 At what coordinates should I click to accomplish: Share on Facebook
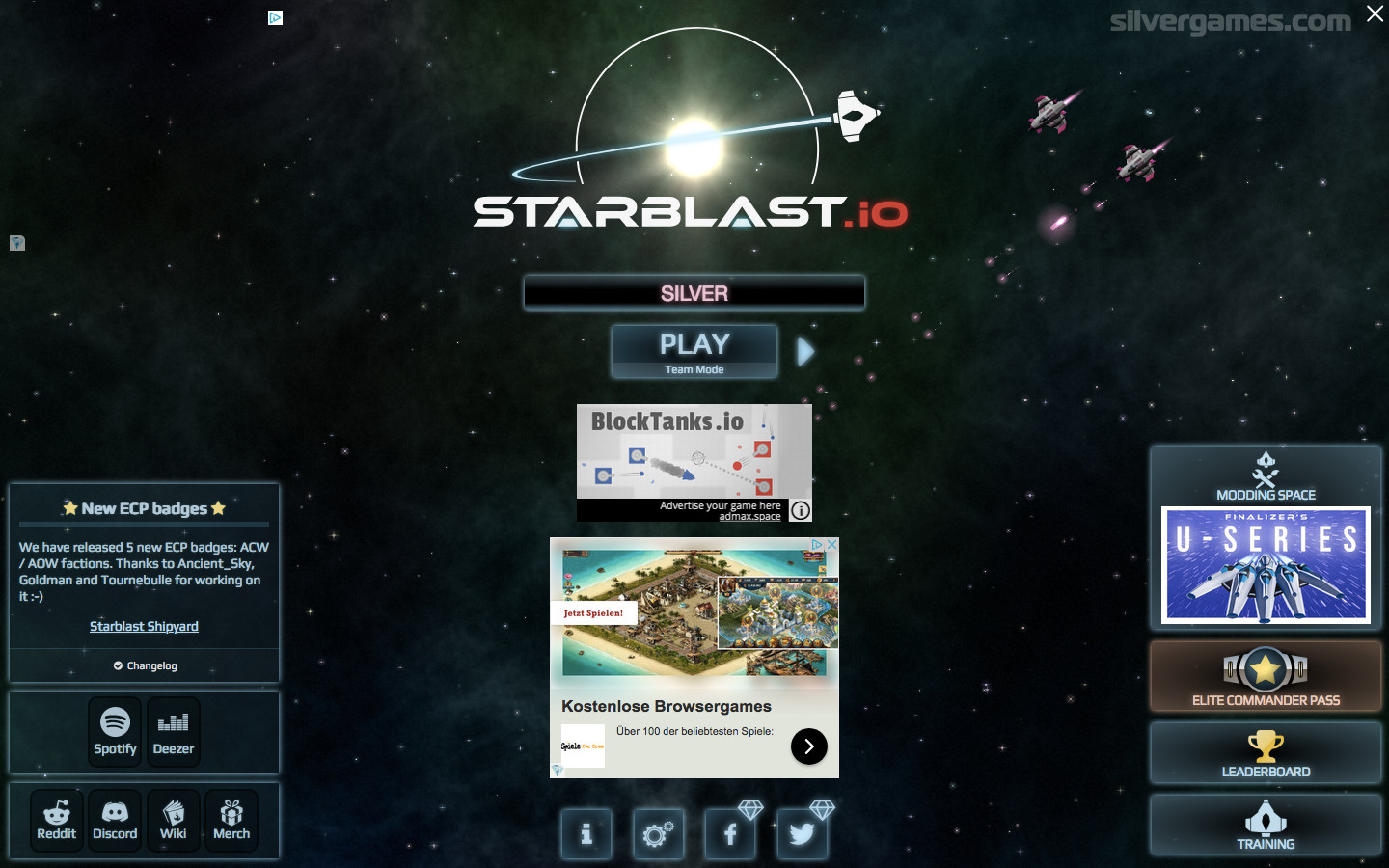[x=730, y=833]
